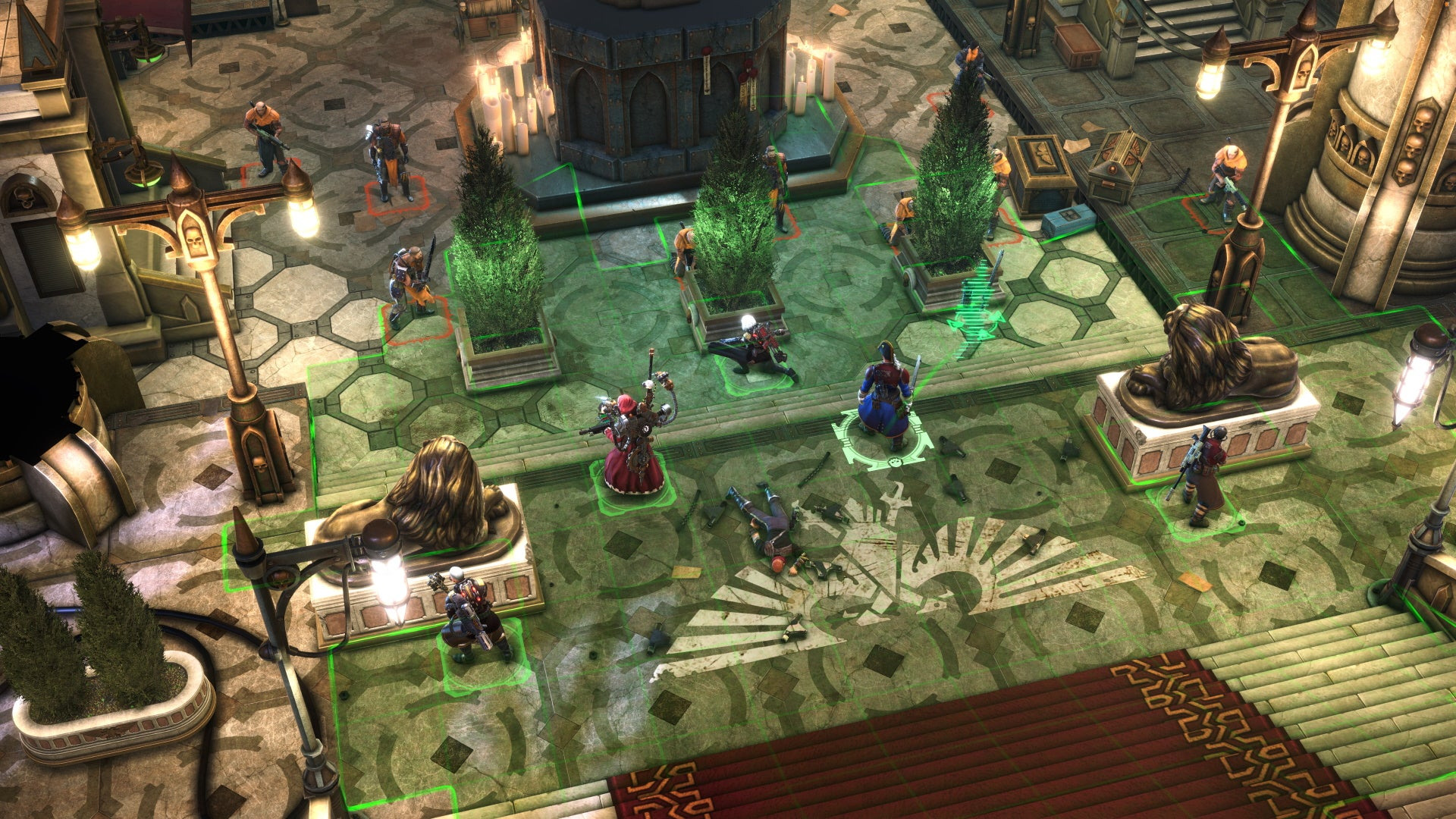
Task: Select the red-robed tech-priest on green tile
Action: click(x=633, y=447)
